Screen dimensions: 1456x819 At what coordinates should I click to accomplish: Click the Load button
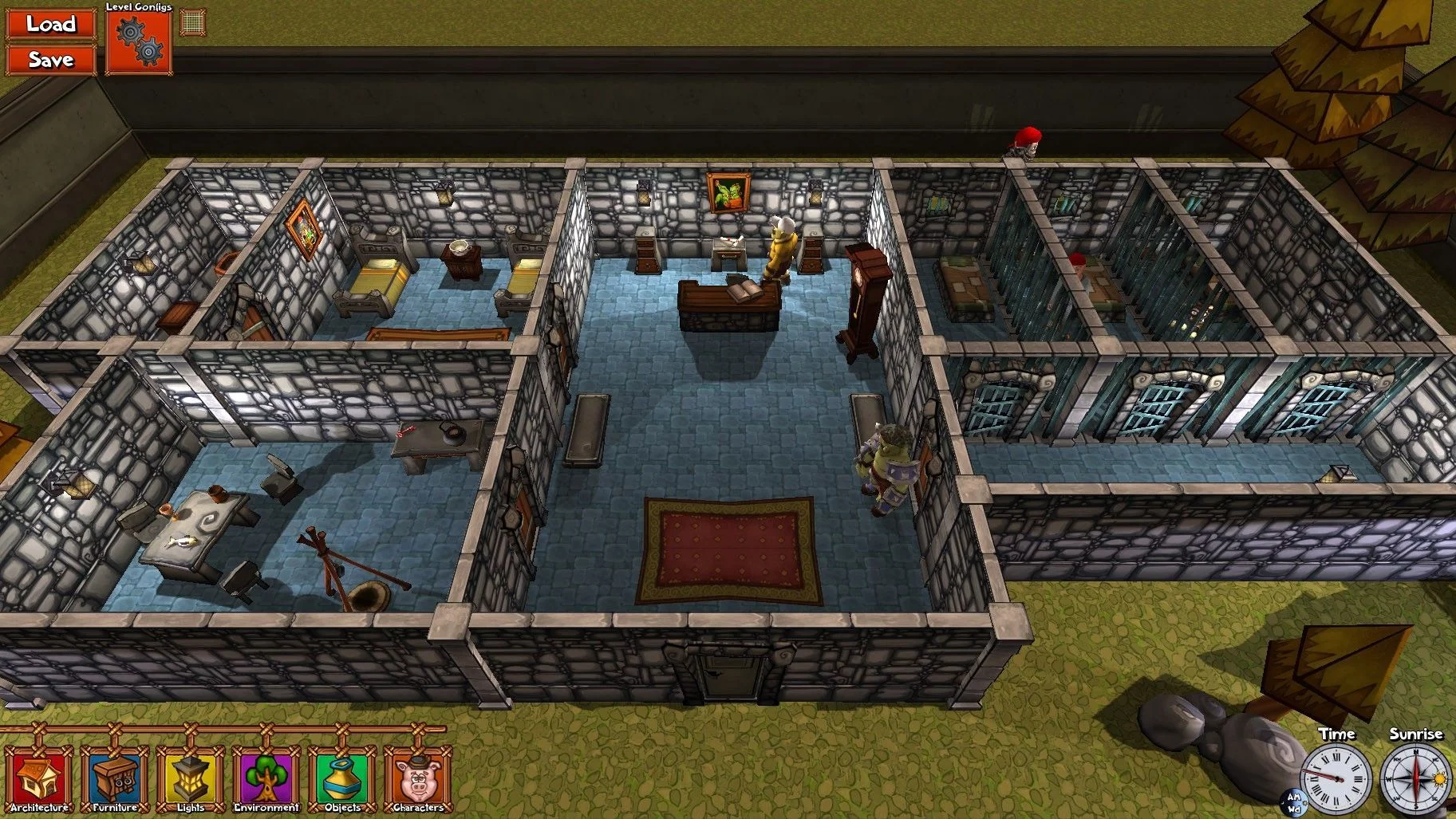[50, 24]
